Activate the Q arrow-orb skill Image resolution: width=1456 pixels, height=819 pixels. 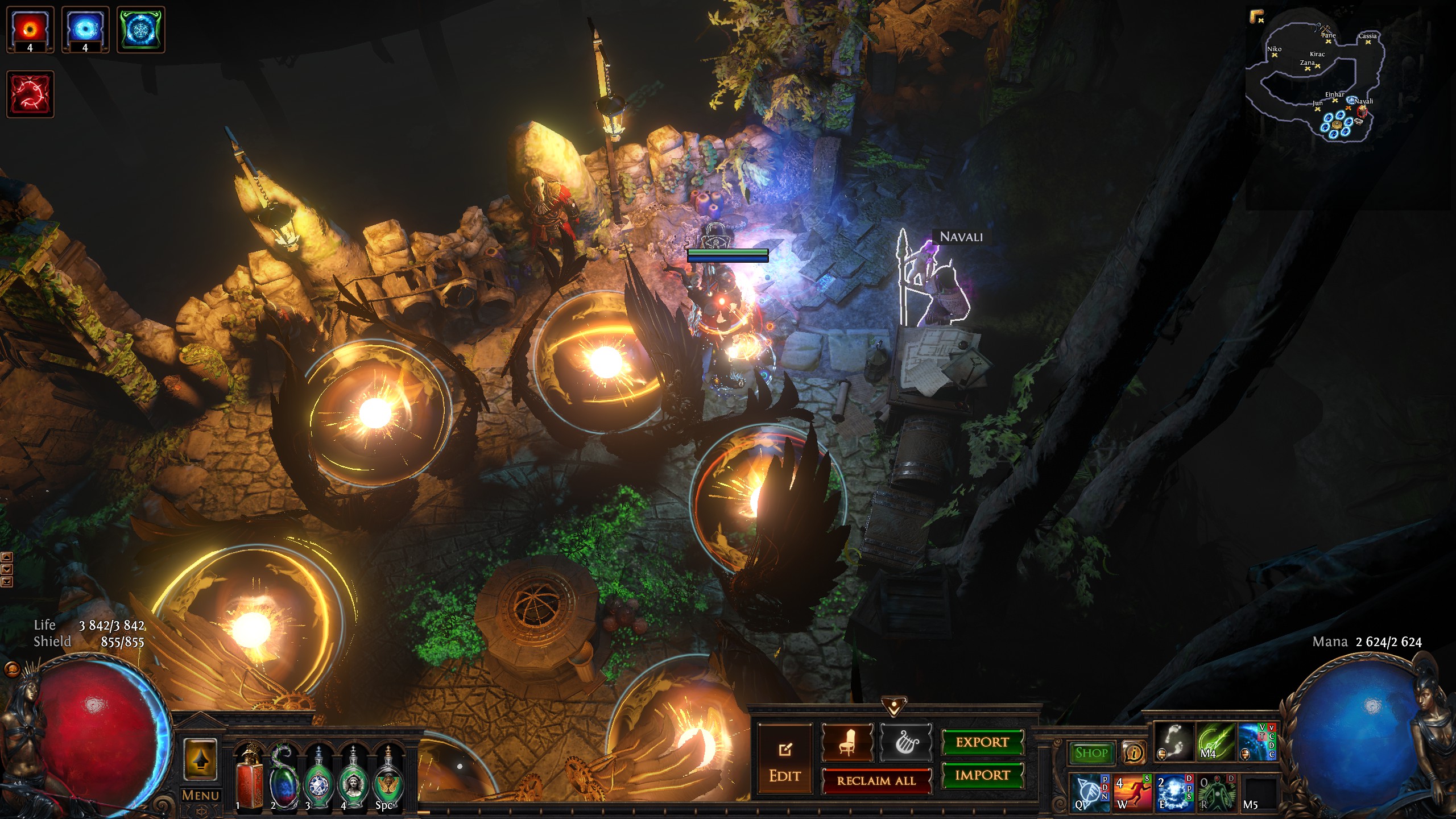click(x=1090, y=792)
